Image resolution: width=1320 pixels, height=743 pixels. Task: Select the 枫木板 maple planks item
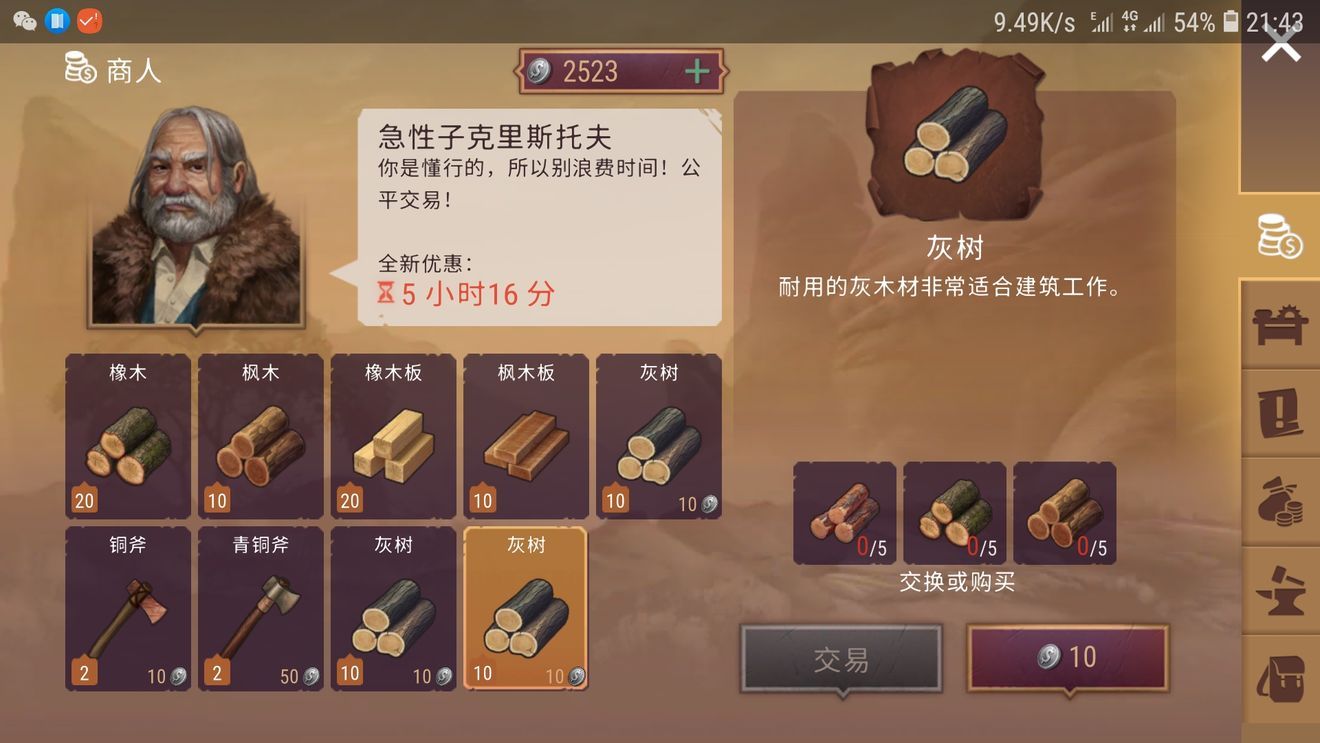click(x=526, y=436)
